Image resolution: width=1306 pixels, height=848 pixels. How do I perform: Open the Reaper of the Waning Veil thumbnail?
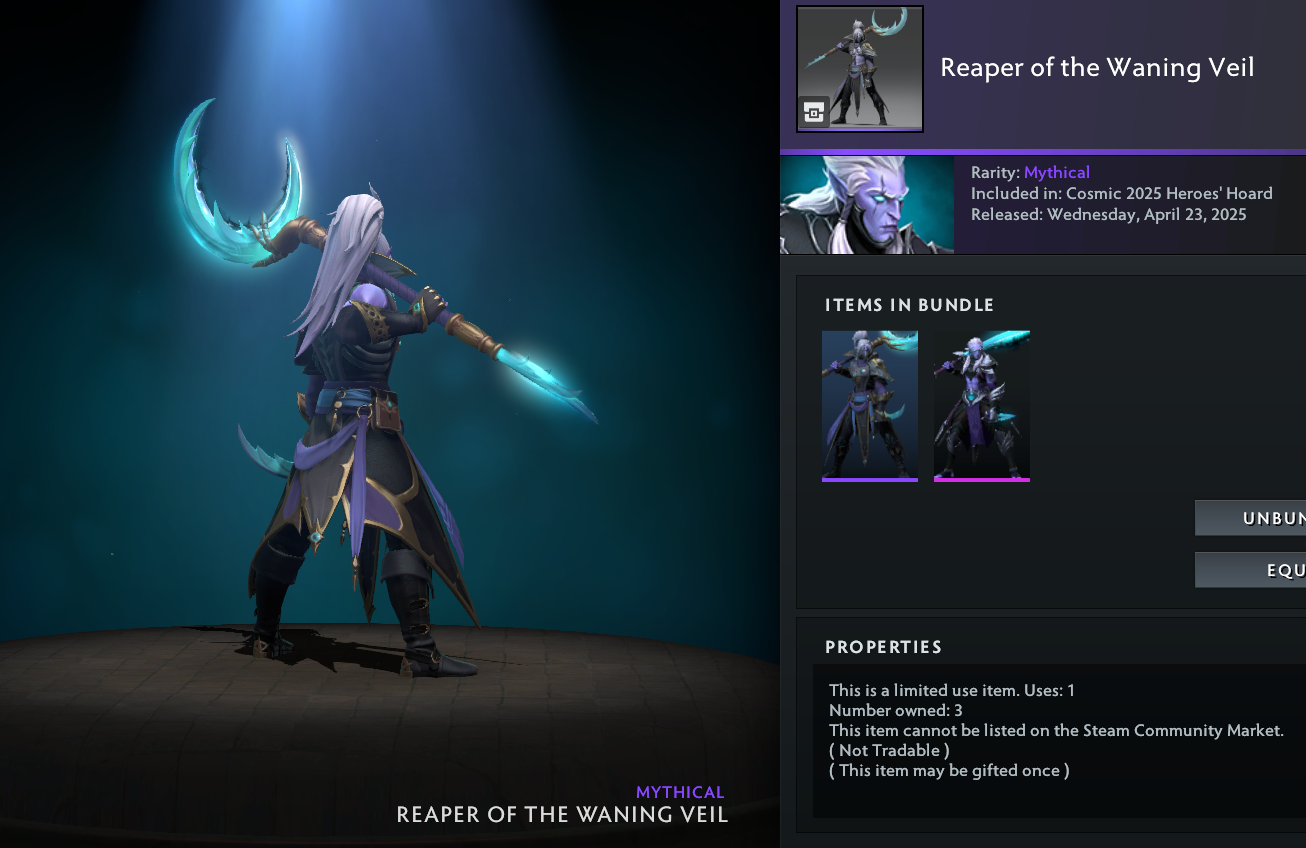pos(859,69)
